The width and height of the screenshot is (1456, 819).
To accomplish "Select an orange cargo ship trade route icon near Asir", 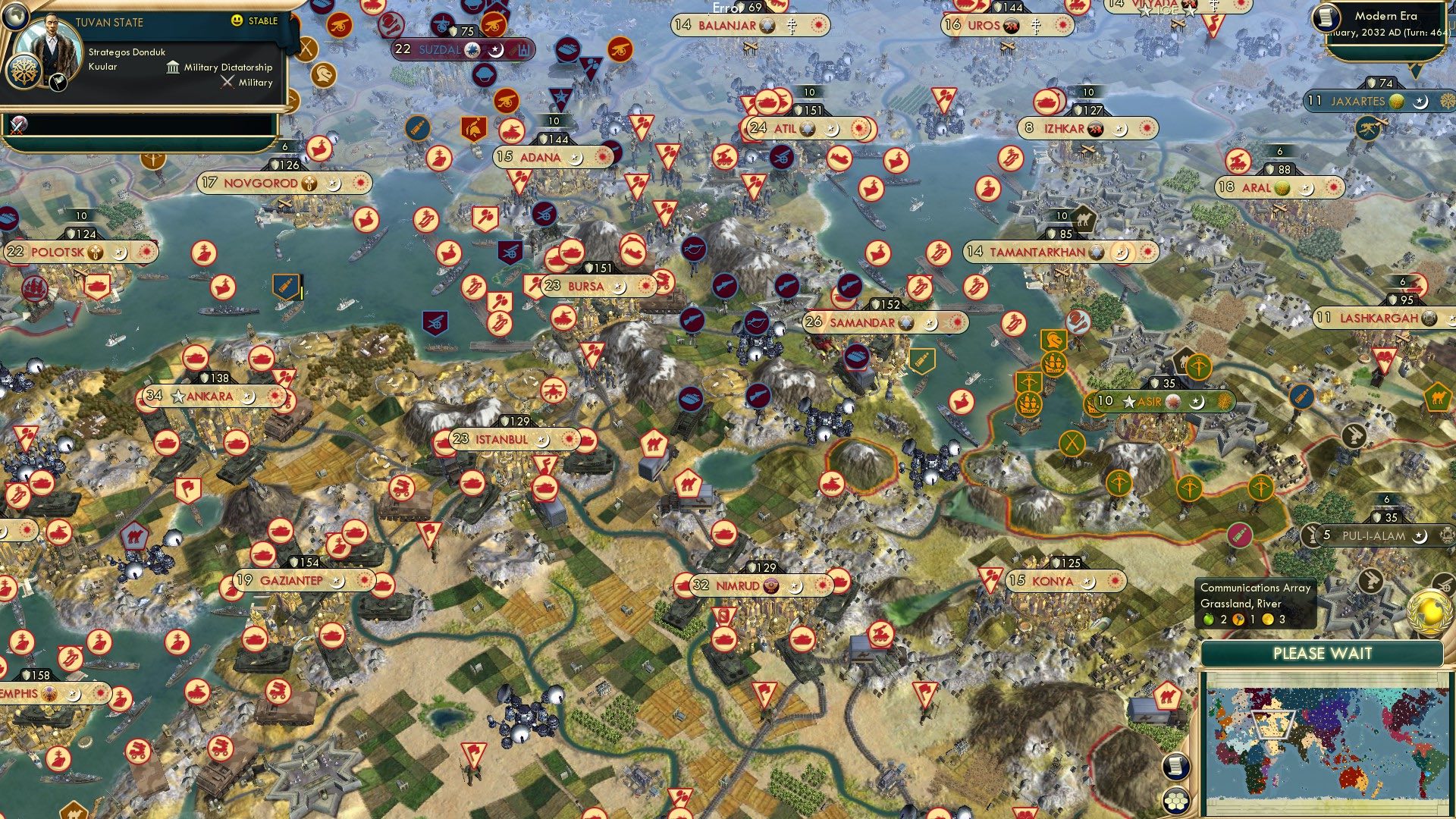I will click(x=1054, y=366).
